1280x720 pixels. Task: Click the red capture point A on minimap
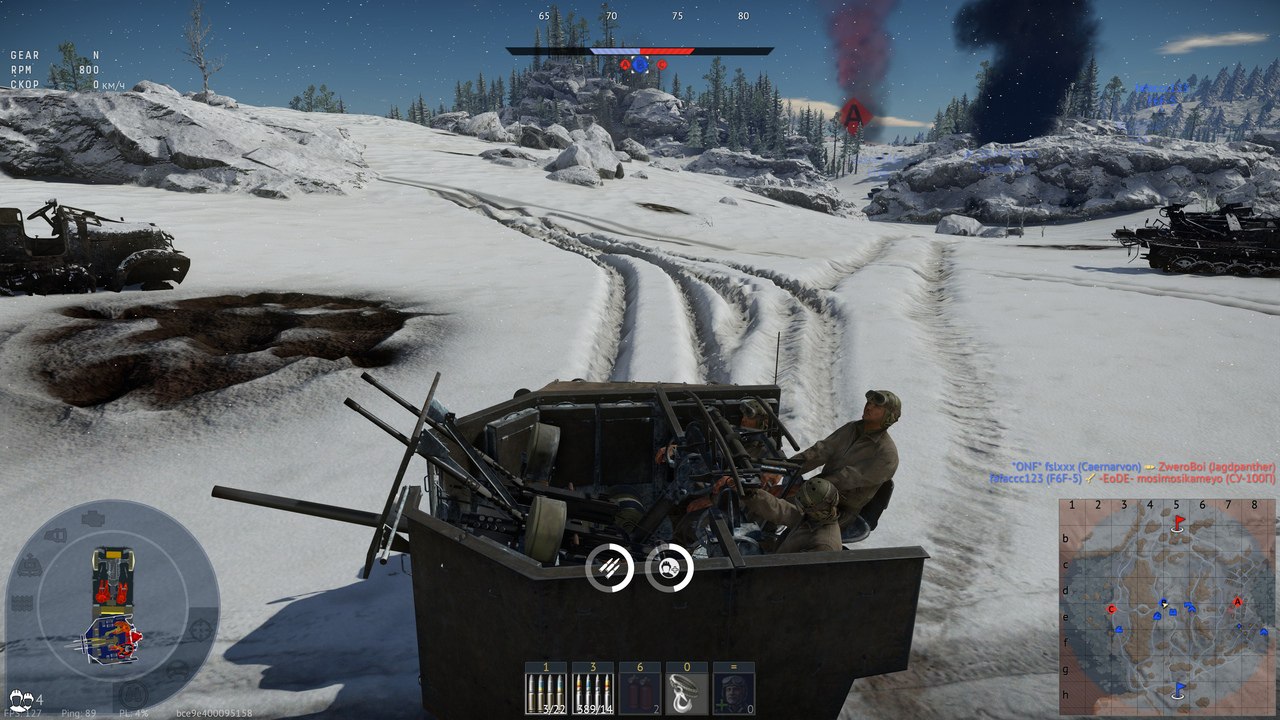1237,602
